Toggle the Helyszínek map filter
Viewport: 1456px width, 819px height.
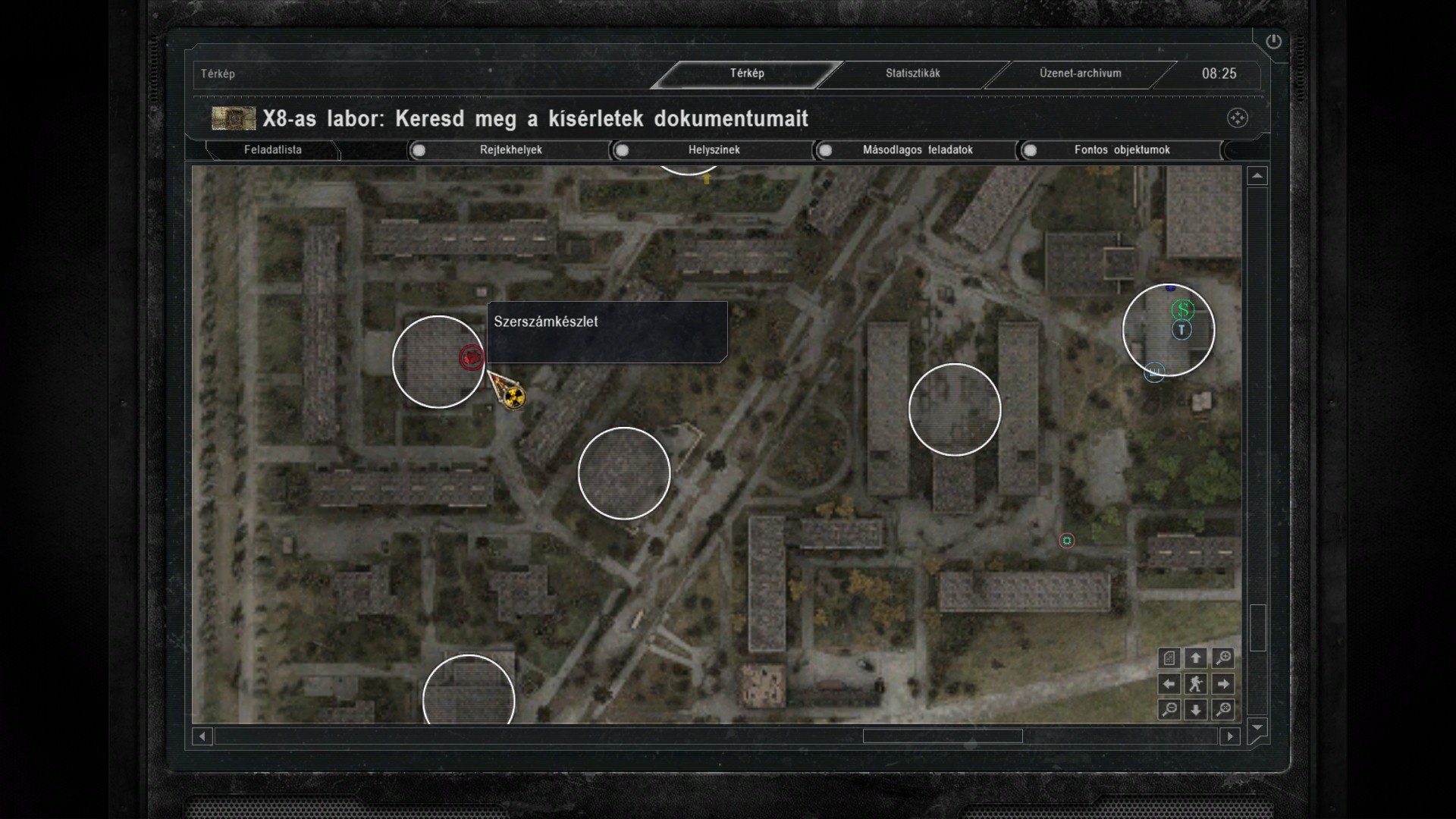point(622,150)
